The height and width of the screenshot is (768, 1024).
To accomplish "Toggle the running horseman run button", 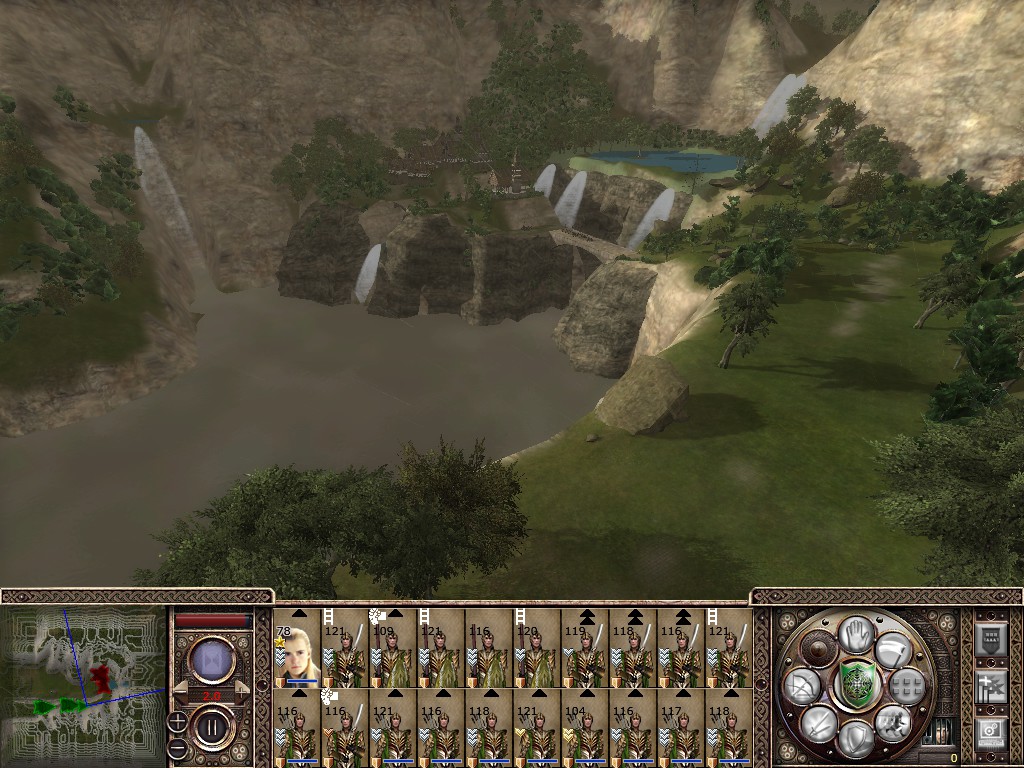I will (892, 722).
